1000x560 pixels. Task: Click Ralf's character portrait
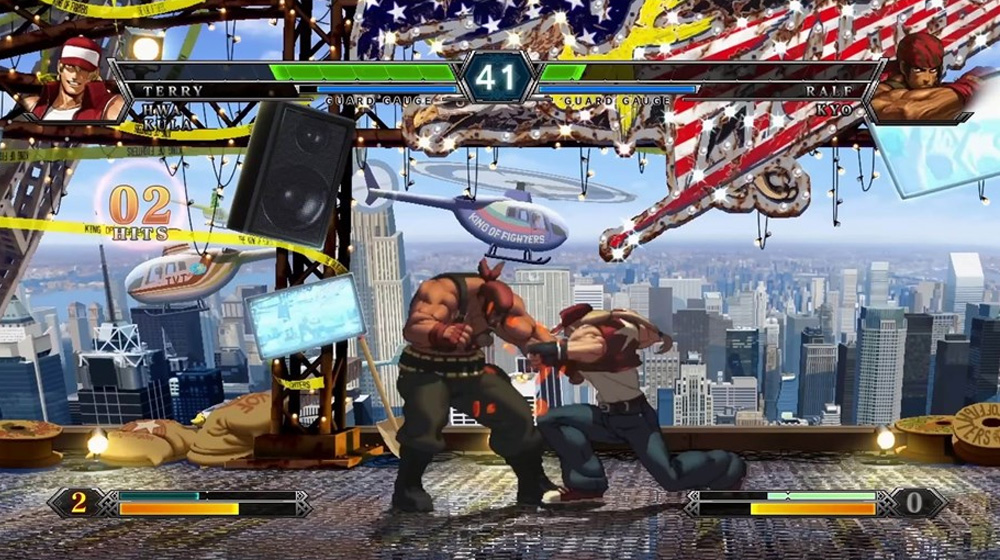point(922,78)
